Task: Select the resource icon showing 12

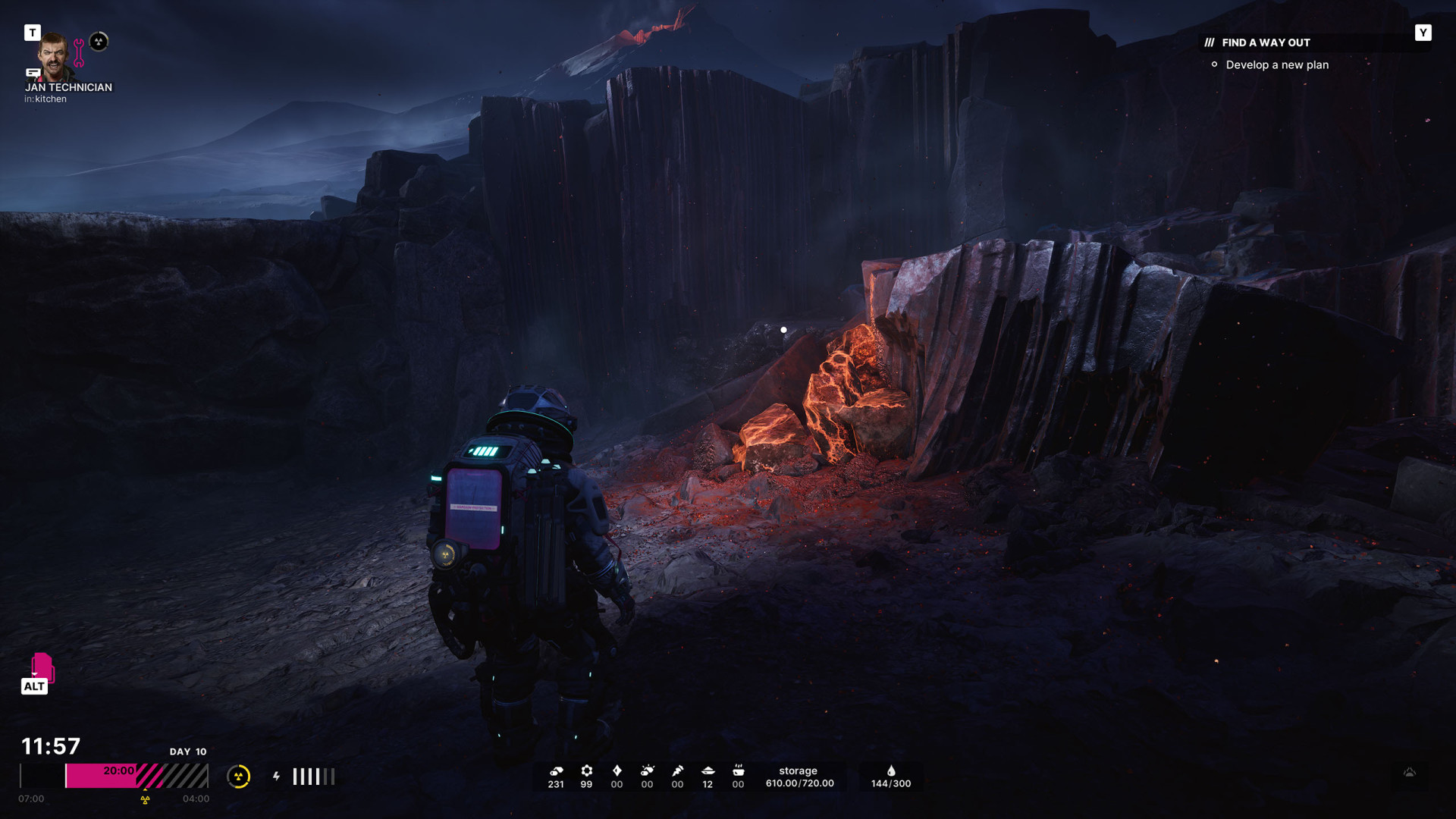Action: pos(708,771)
